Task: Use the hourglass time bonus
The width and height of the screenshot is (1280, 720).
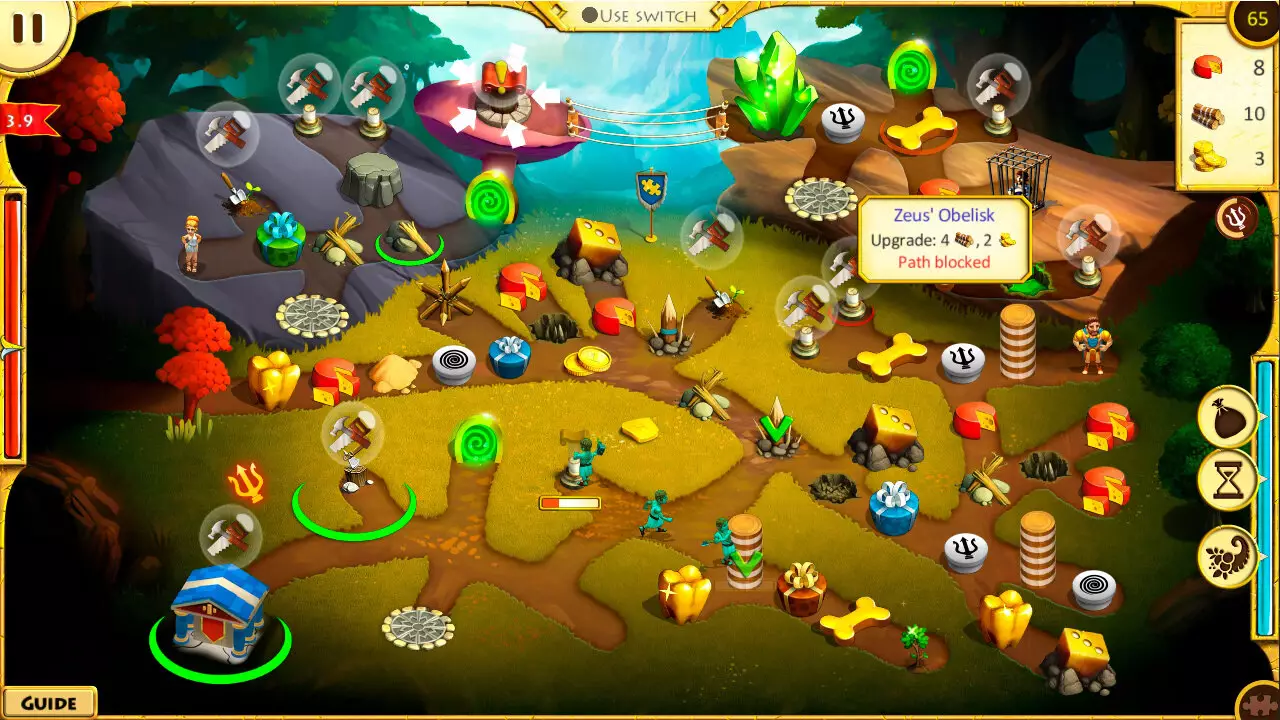Action: (x=1227, y=482)
